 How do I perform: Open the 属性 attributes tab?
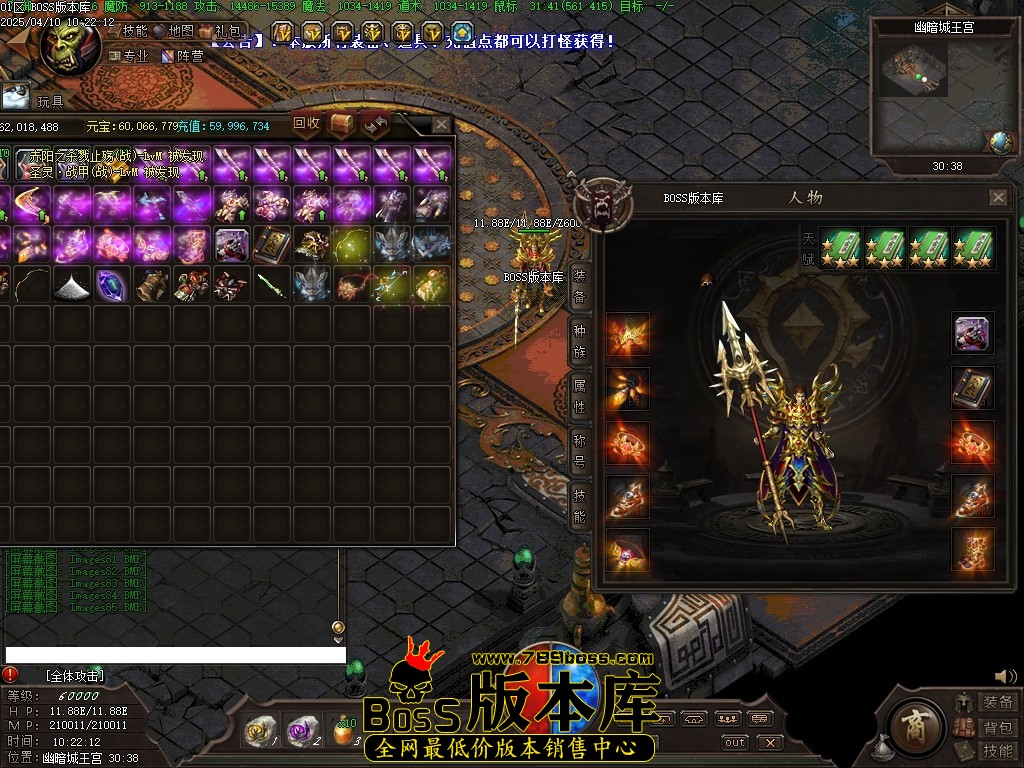(x=579, y=396)
